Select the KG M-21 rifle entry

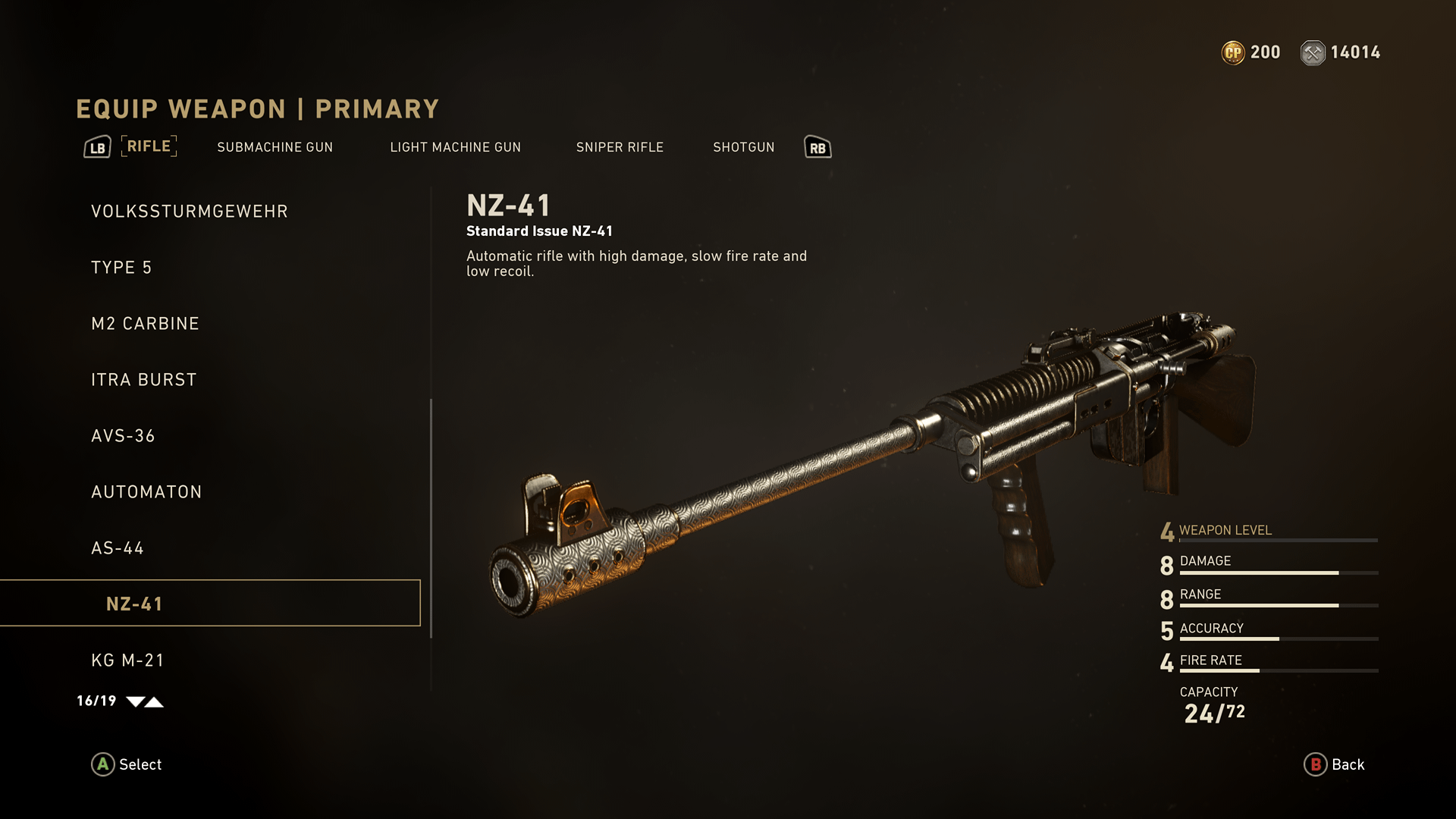click(127, 661)
